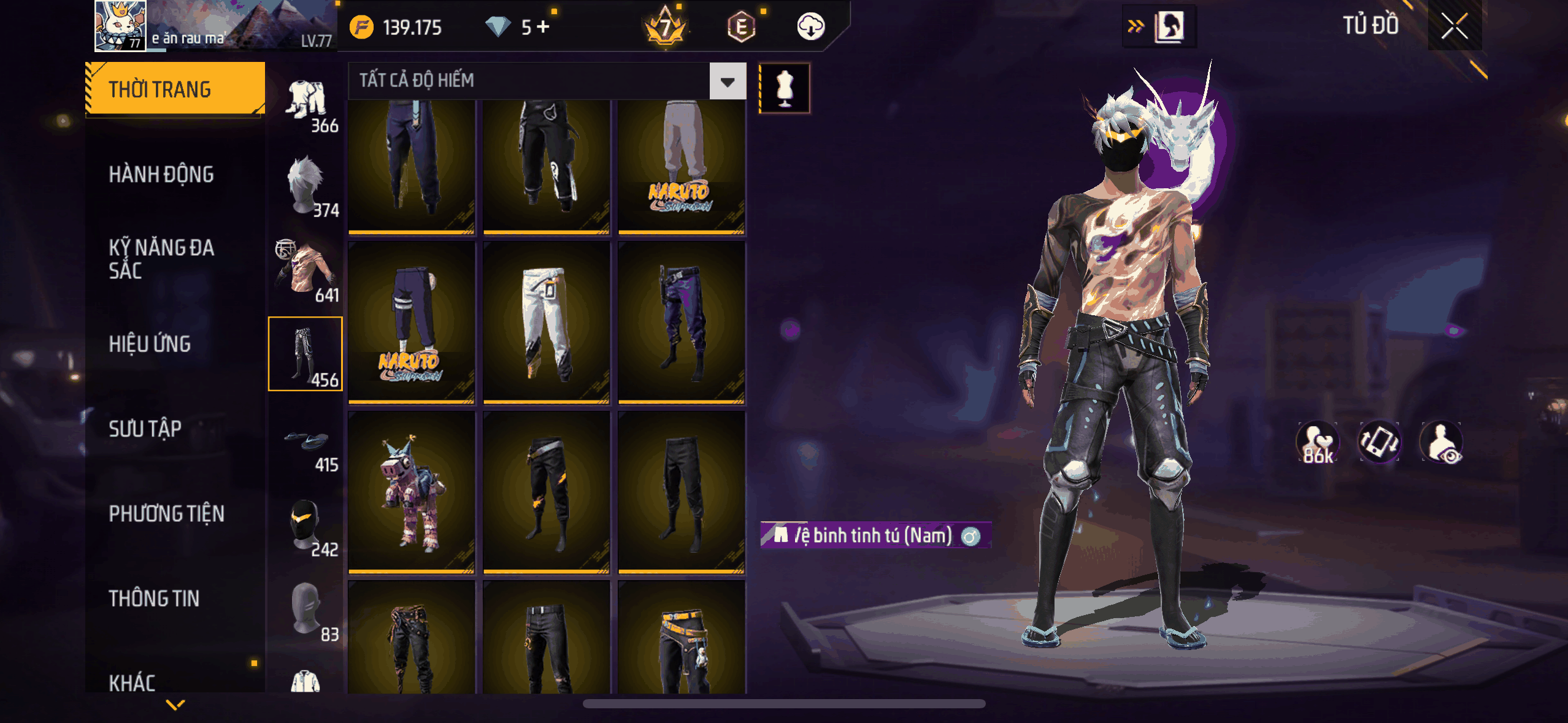
Task: Select the shirt tops category icon
Action: [x=306, y=270]
